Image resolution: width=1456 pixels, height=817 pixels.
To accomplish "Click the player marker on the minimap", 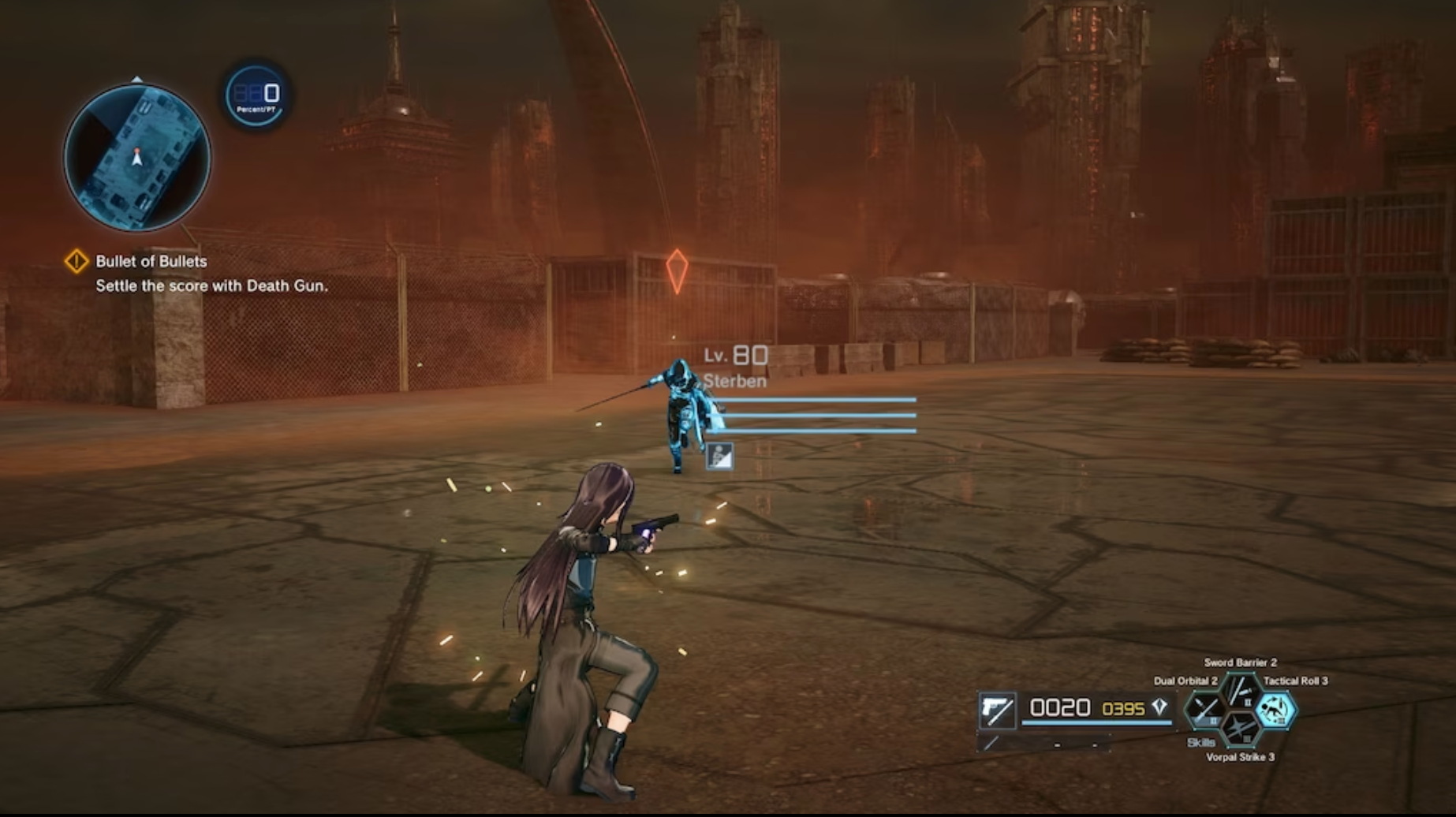I will [136, 158].
